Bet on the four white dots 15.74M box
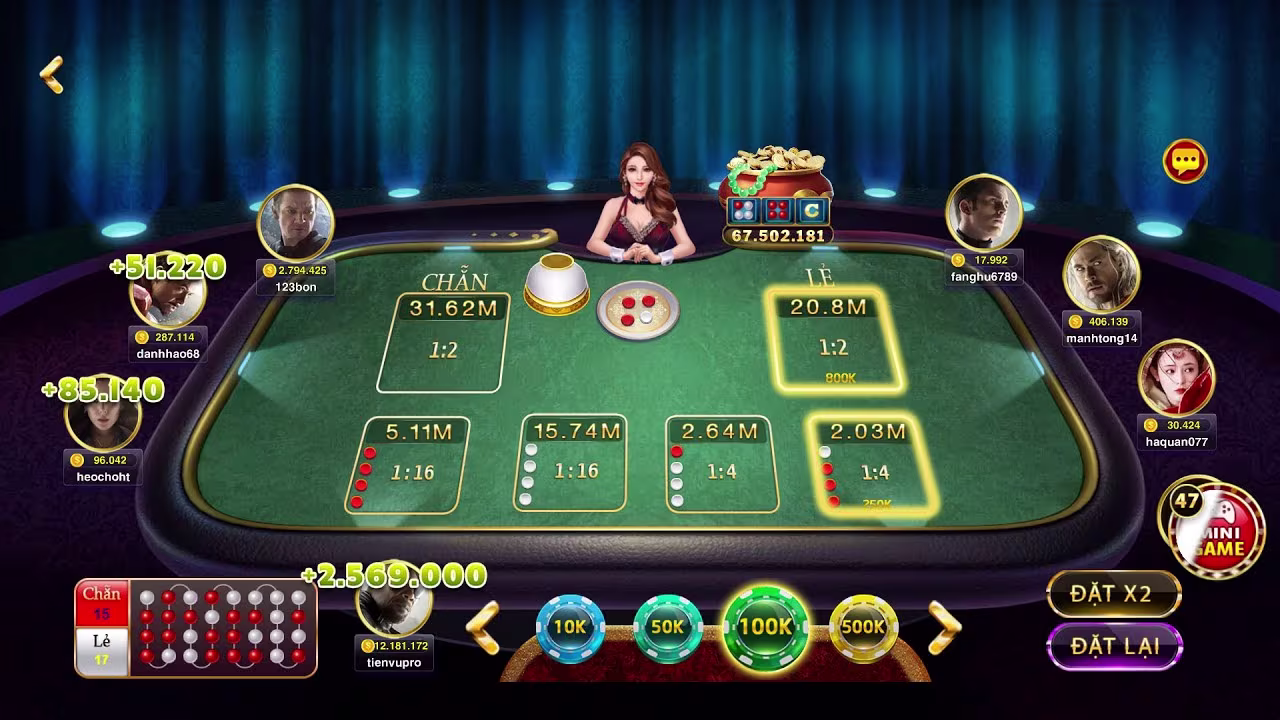Image resolution: width=1280 pixels, height=720 pixels. 573,463
